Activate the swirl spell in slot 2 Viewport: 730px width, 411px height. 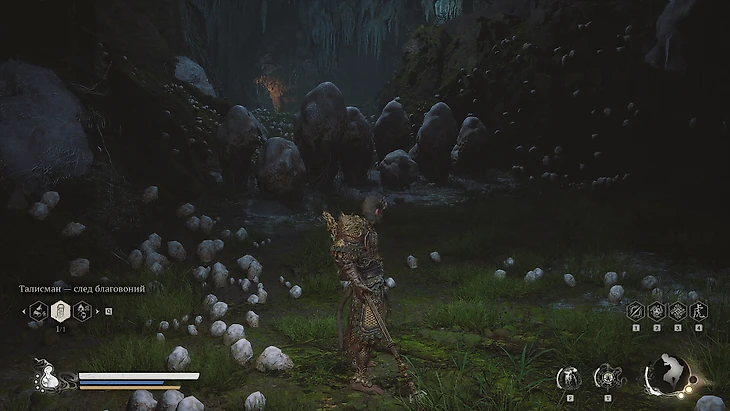(x=656, y=311)
